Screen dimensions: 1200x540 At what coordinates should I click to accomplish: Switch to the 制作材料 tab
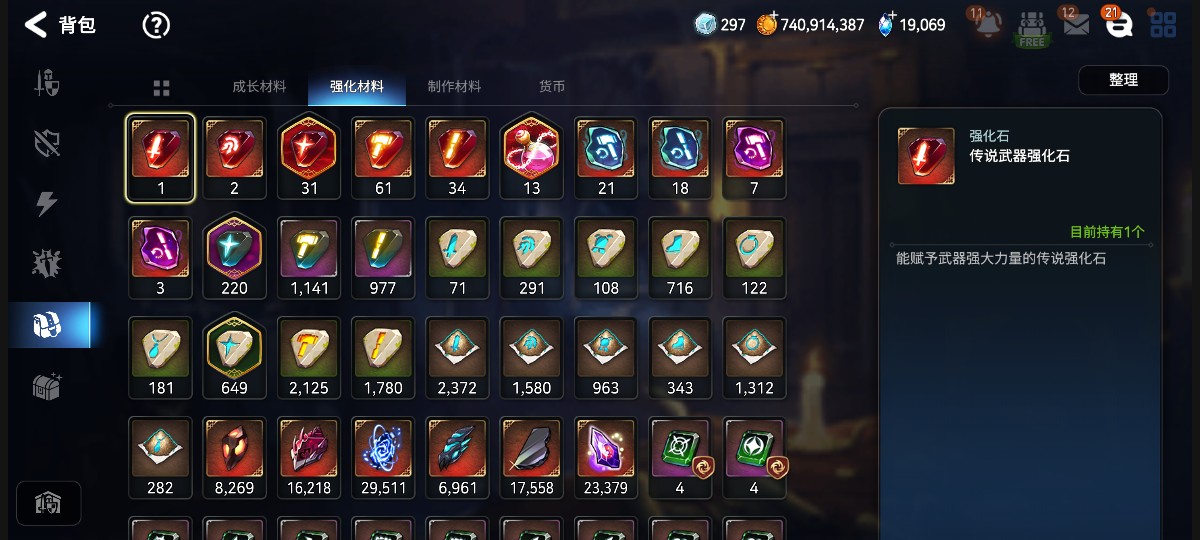pos(454,87)
